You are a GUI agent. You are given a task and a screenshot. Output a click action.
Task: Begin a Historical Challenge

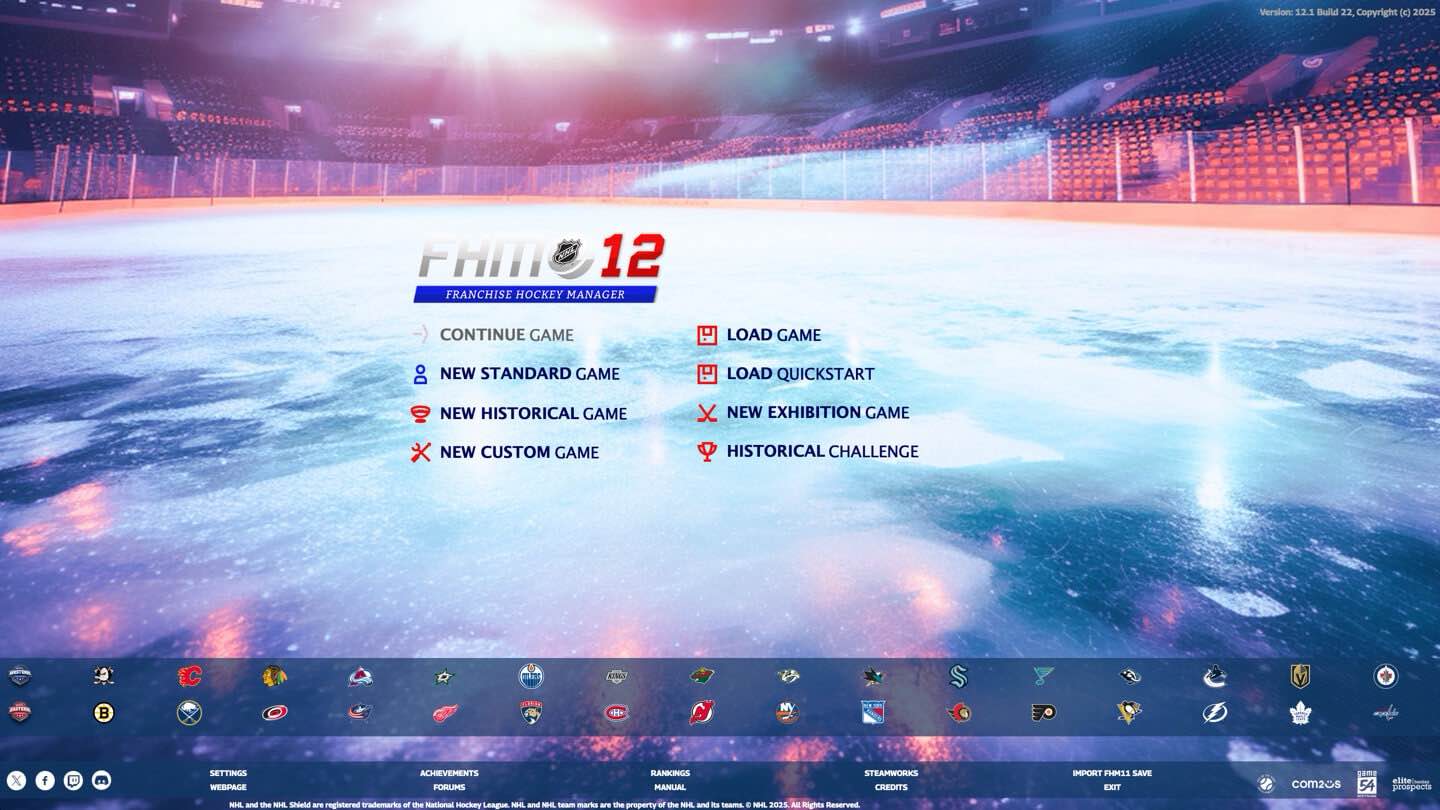[821, 451]
